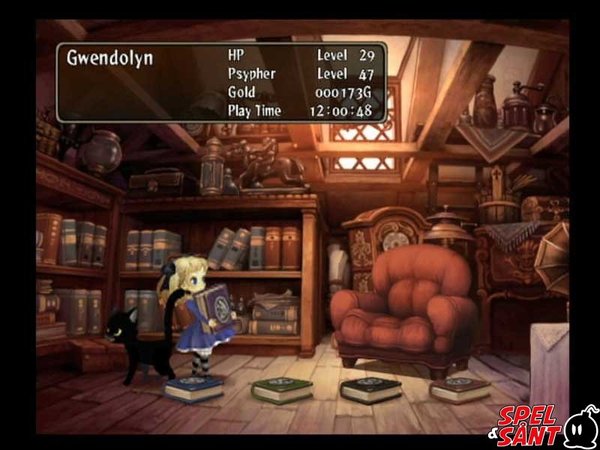
Task: Pick the black storybook on the floor
Action: click(370, 389)
